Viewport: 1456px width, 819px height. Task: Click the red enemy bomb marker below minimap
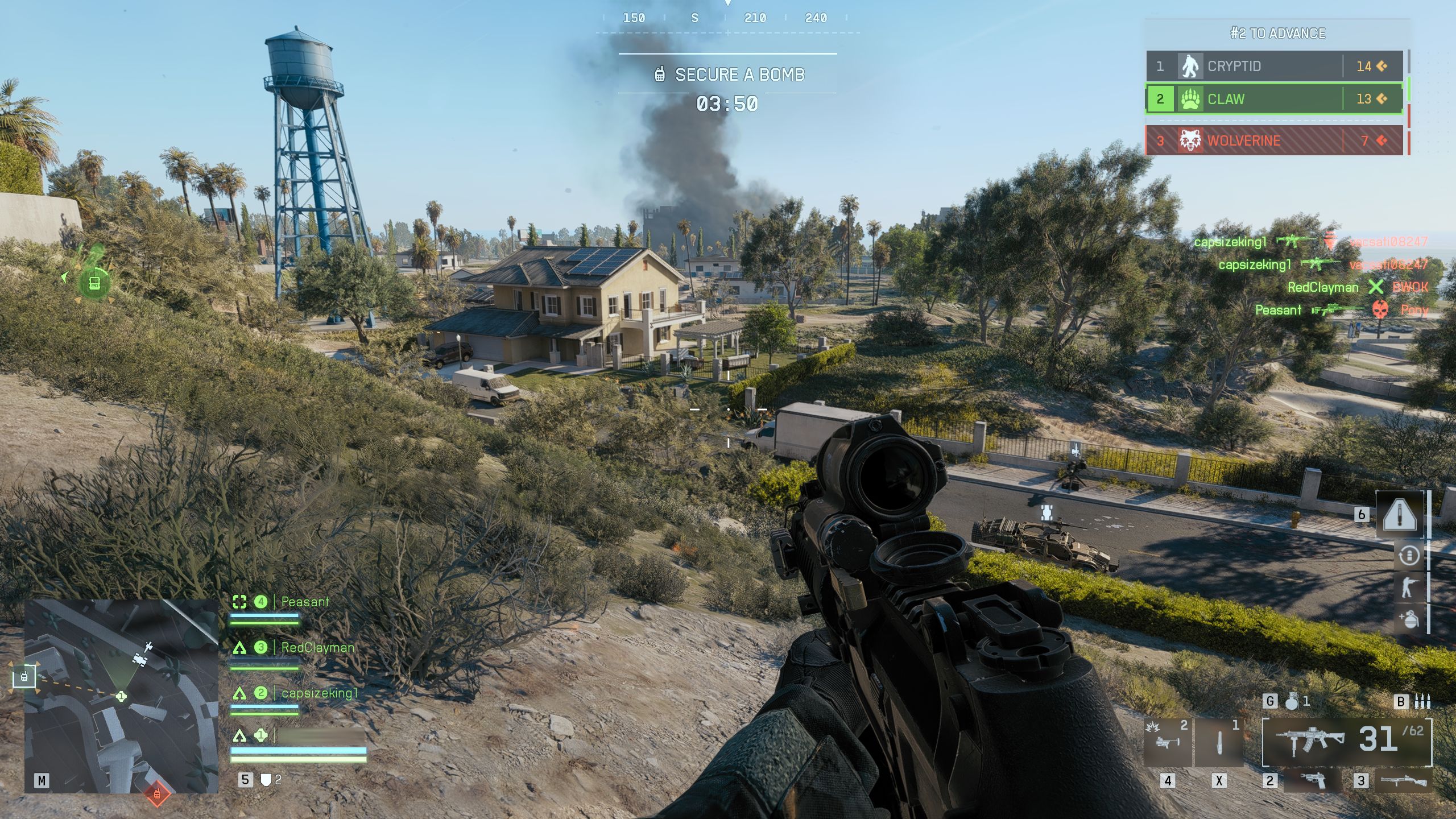click(x=158, y=794)
